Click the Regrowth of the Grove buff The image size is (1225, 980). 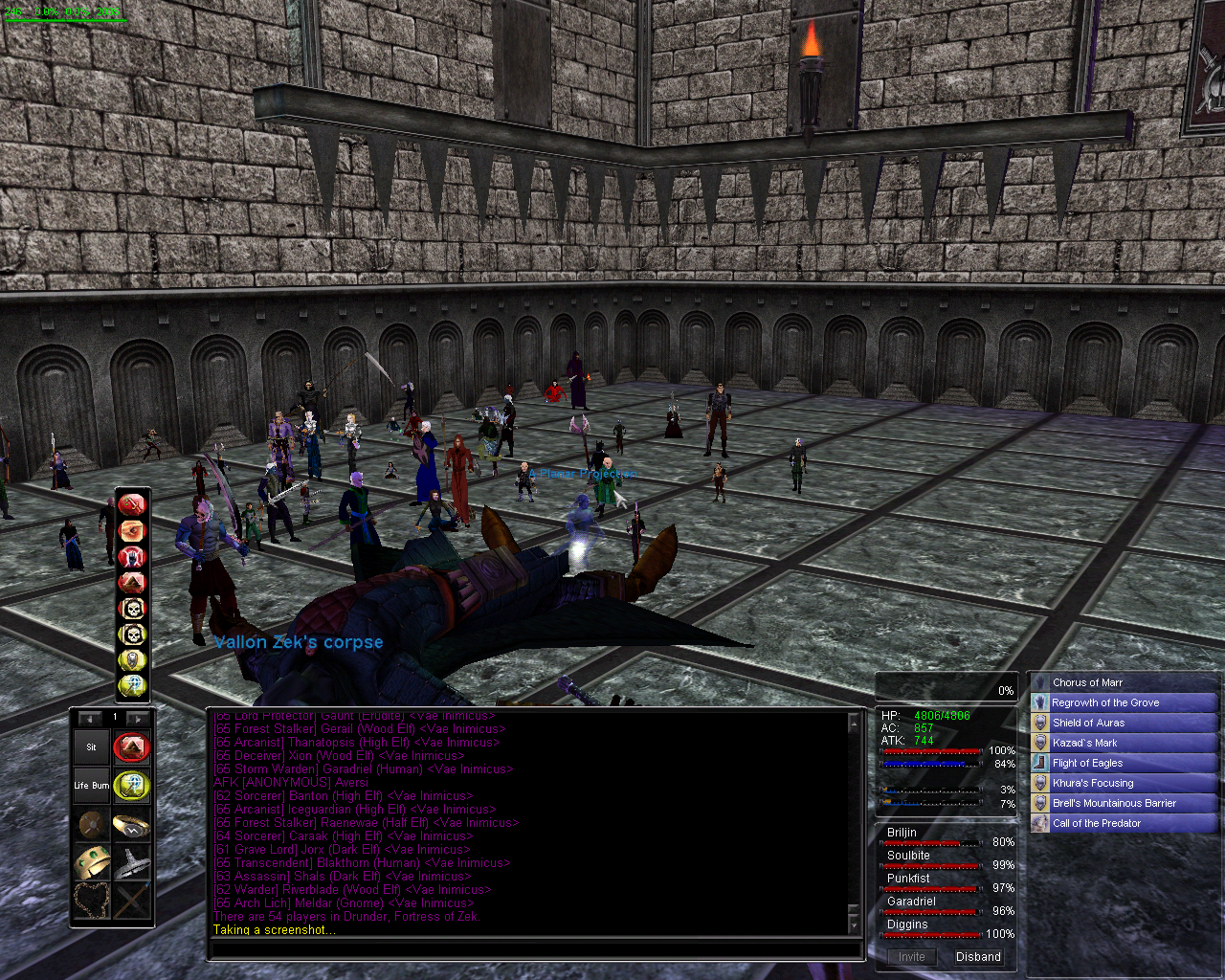tap(1105, 702)
